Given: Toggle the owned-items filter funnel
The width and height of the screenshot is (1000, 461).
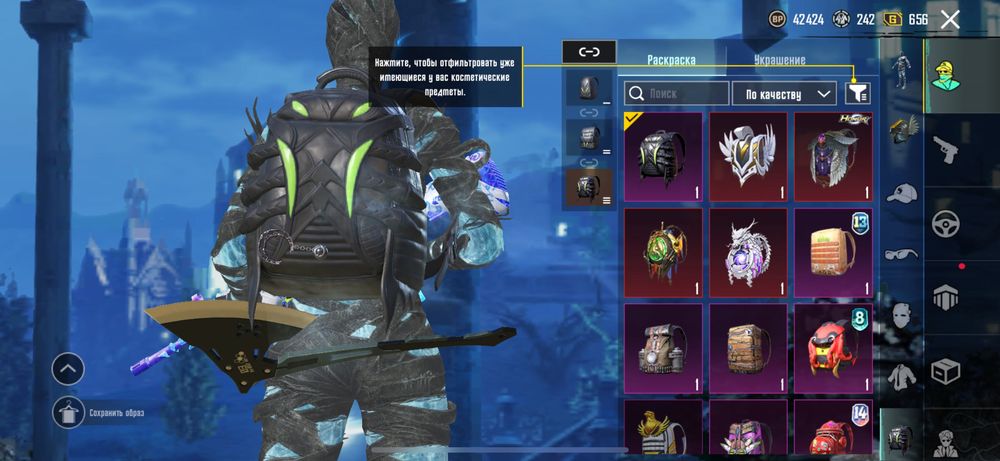Looking at the screenshot, I should (x=857, y=93).
